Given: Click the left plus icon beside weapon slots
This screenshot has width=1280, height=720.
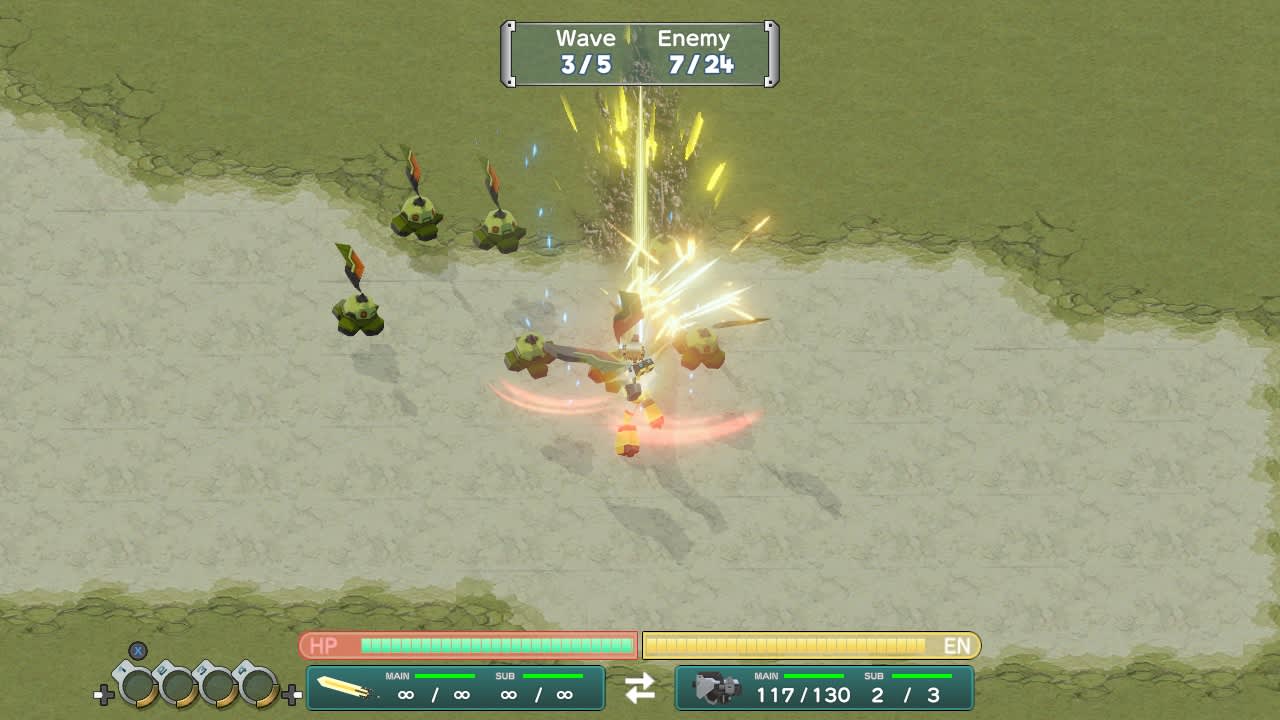Looking at the screenshot, I should (104, 692).
